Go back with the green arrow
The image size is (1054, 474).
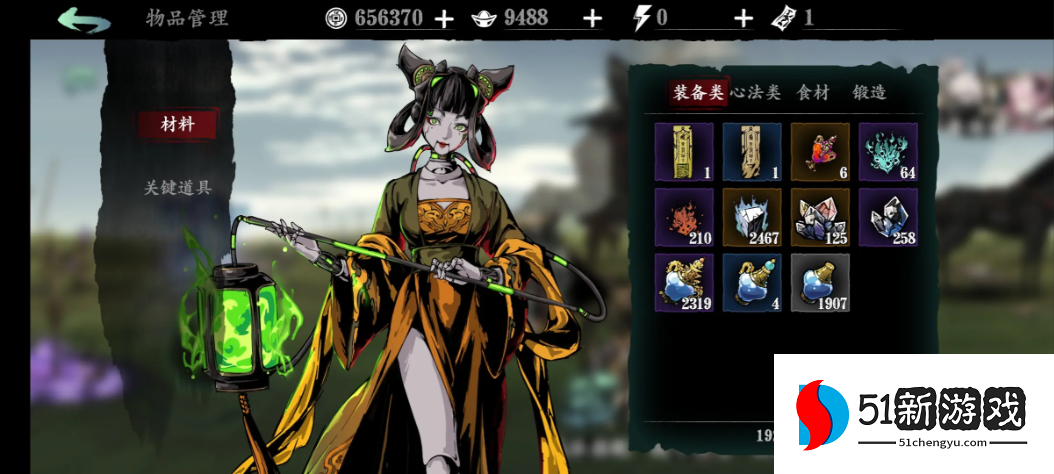pos(84,18)
